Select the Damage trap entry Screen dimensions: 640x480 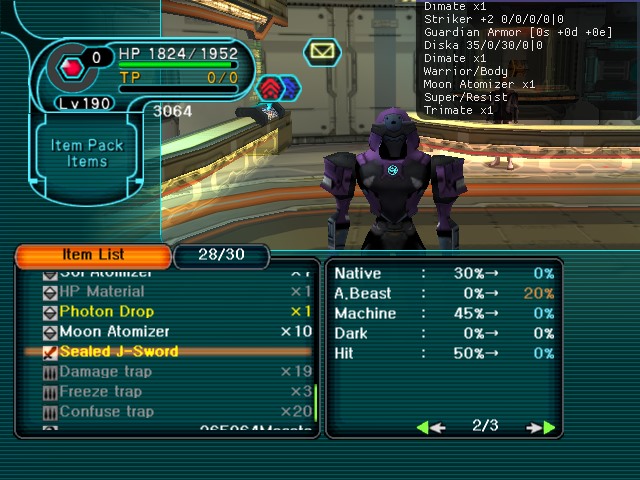105,371
